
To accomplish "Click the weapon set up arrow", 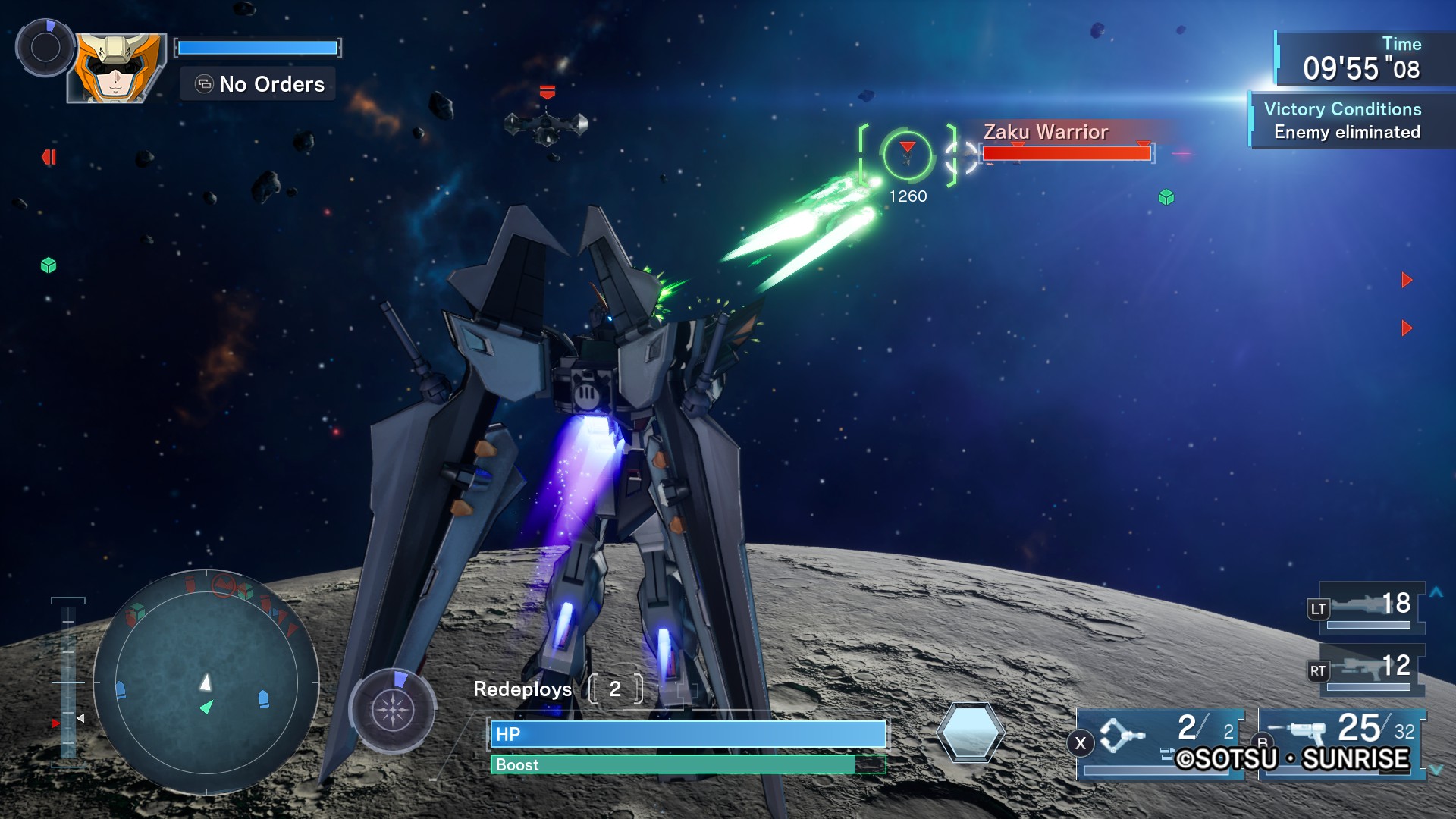I will tap(1436, 592).
